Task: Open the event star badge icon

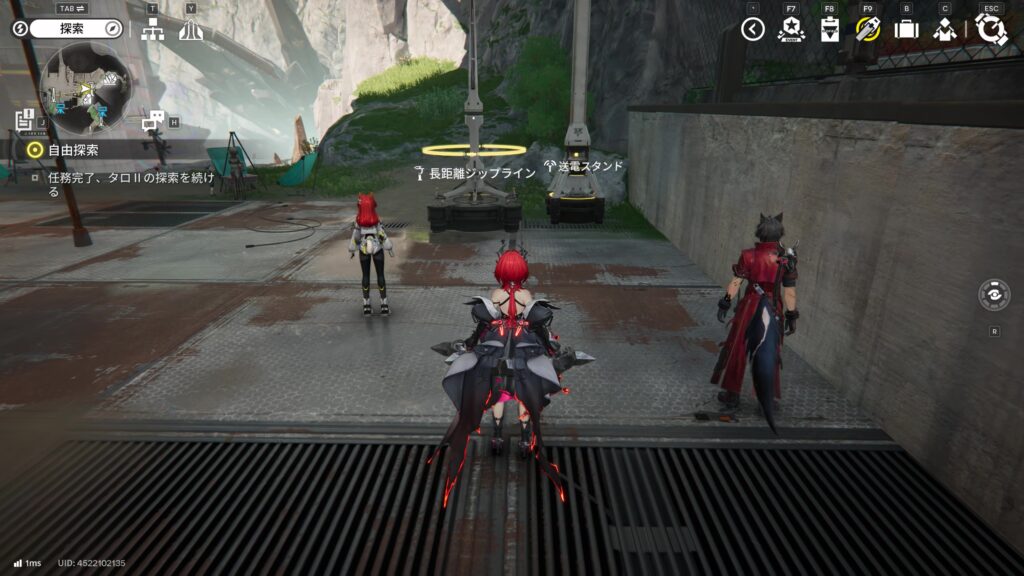Action: 791,29
